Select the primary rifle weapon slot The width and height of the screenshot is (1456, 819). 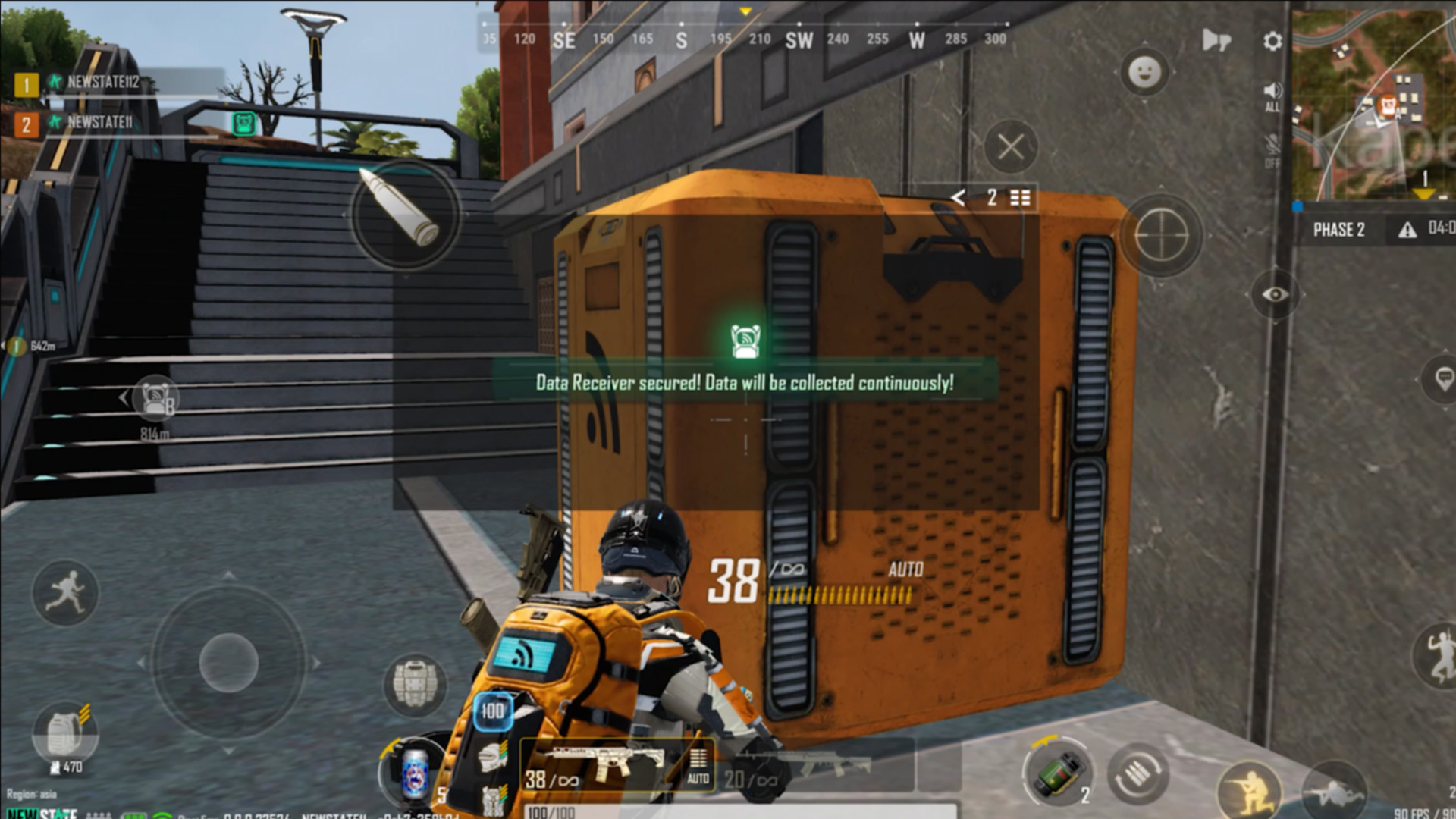click(599, 764)
